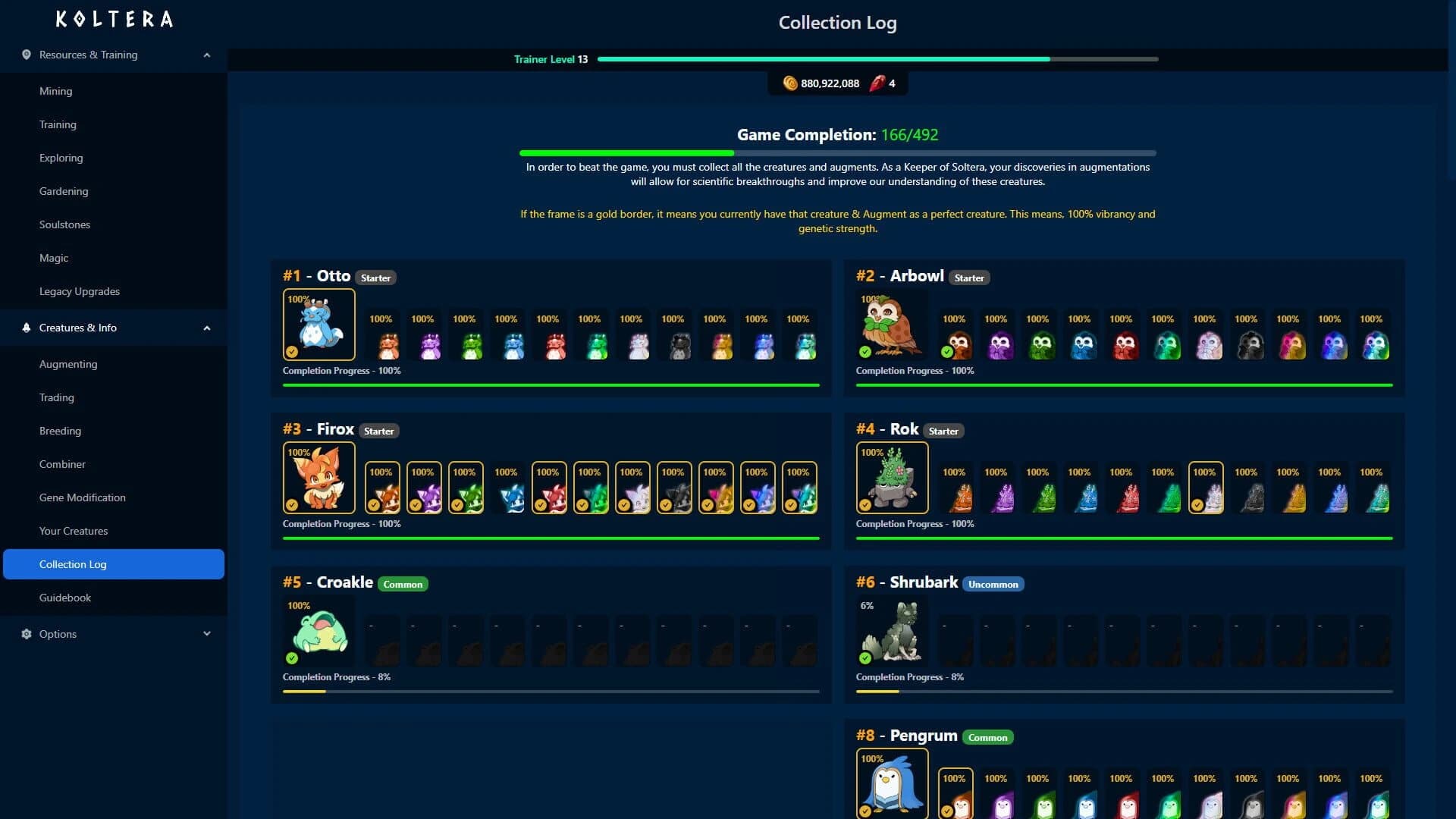Screen dimensions: 1456x819
Task: Click the Uncommon badge next to Shrubark
Action: [994, 584]
